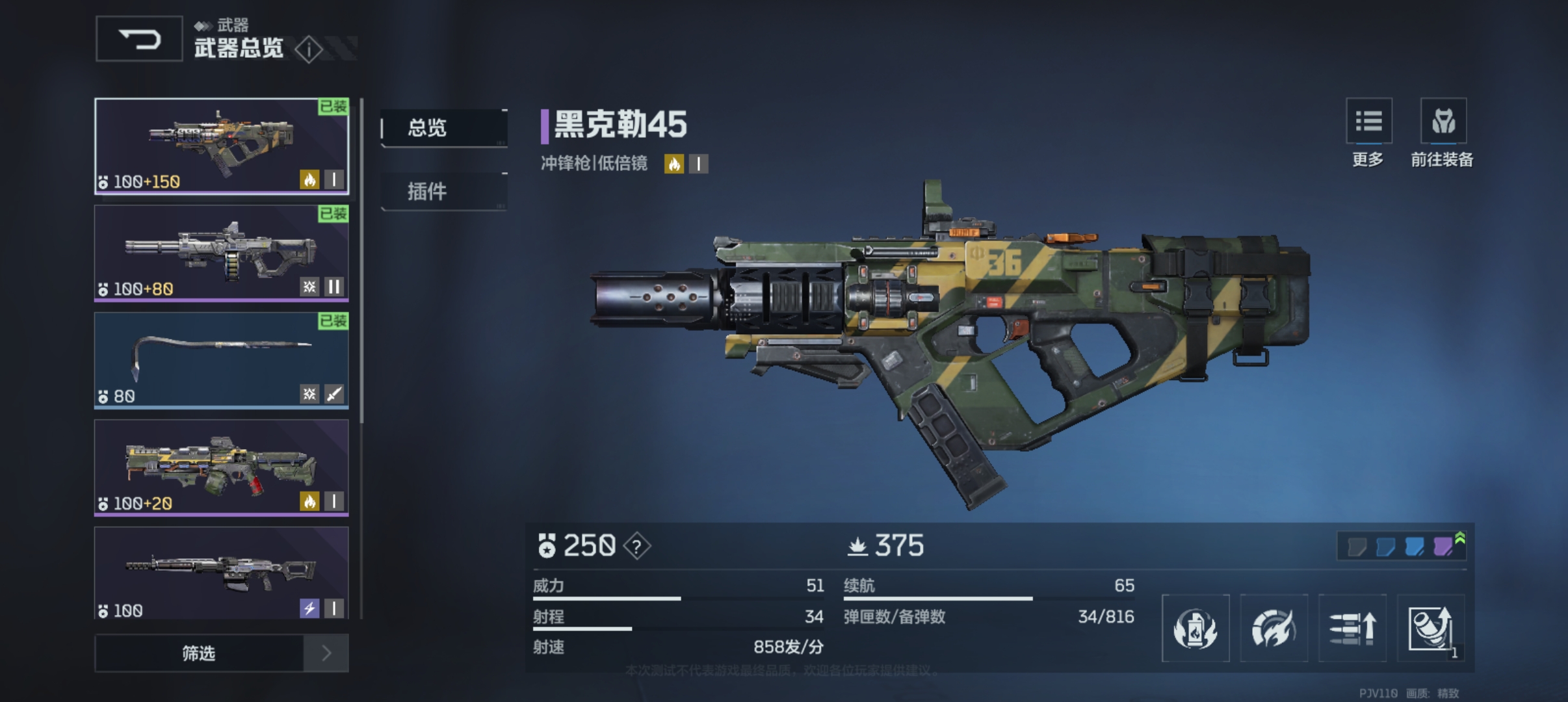The image size is (1568, 702).
Task: Open the 筛选 filter button
Action: (x=199, y=653)
